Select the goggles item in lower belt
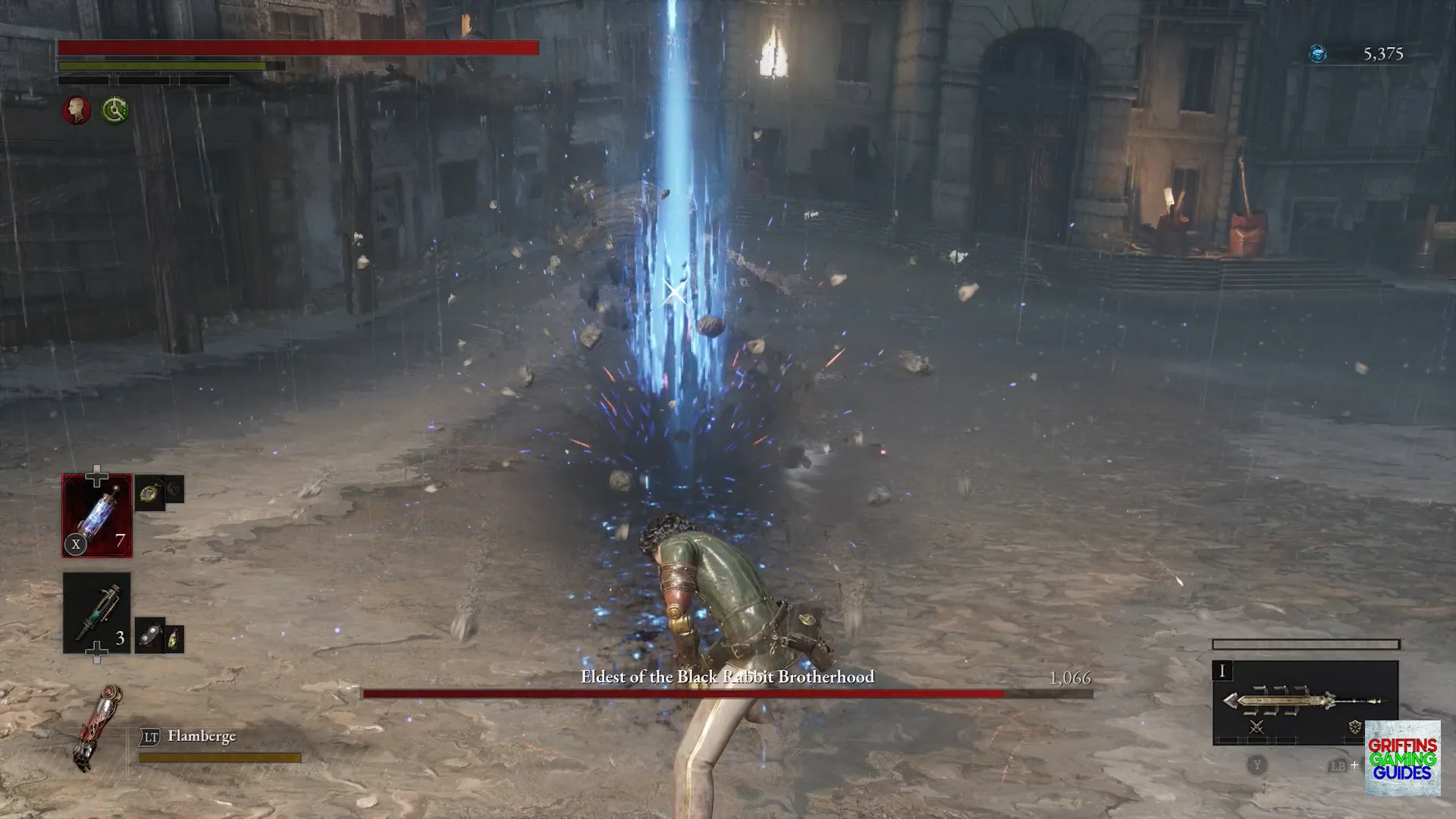Image resolution: width=1456 pixels, height=819 pixels. point(150,635)
